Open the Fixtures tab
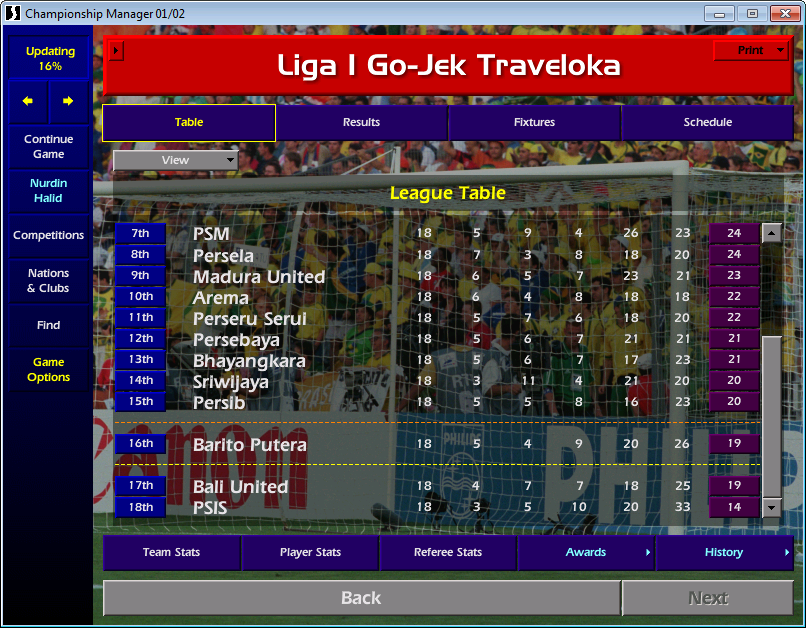 (x=534, y=122)
